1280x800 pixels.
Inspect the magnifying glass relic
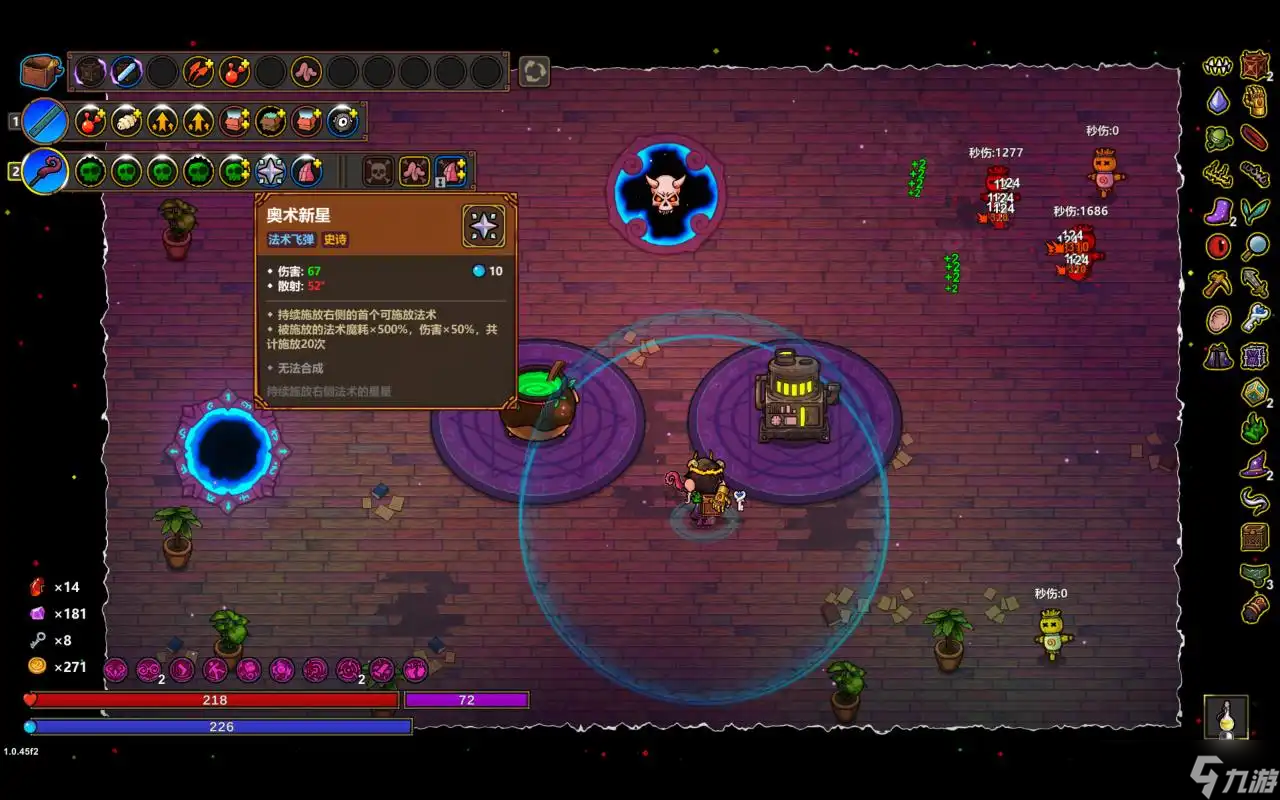tap(1255, 246)
